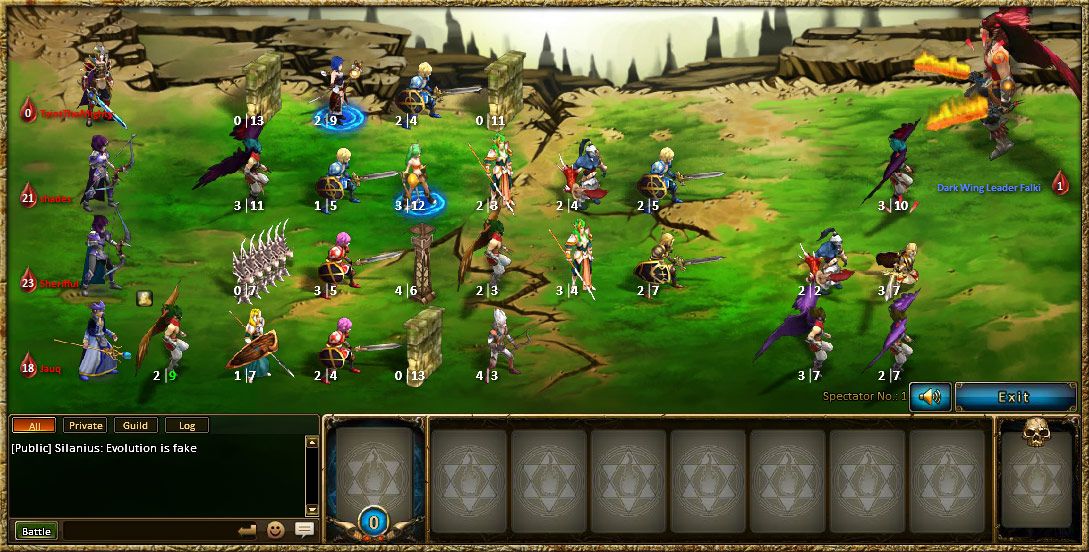1089x552 pixels.
Task: Open the Private chat tab
Action: [x=85, y=425]
